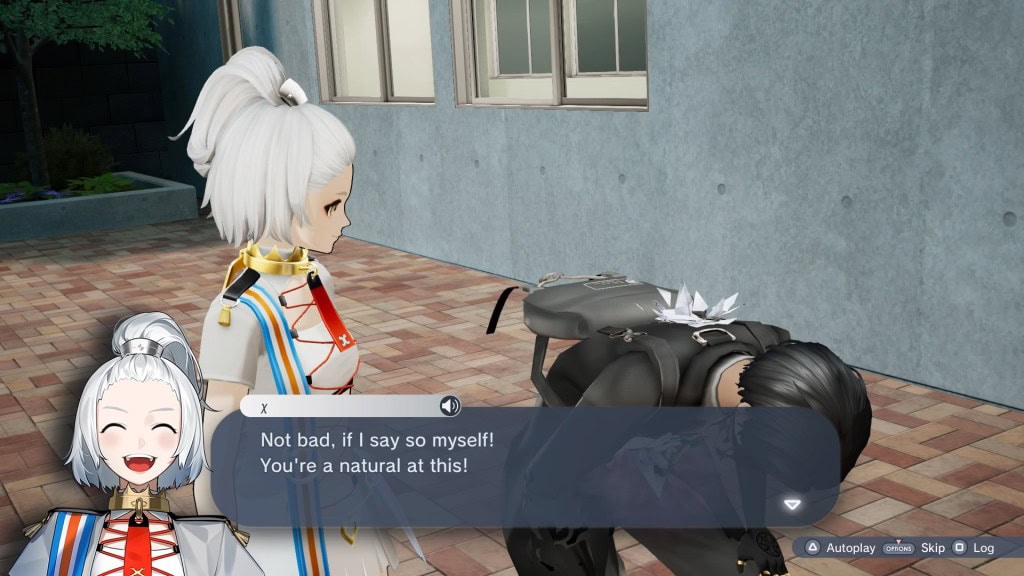Advance dialogue using the down arrow indicator
Screen dimensions: 1024x576
(792, 504)
